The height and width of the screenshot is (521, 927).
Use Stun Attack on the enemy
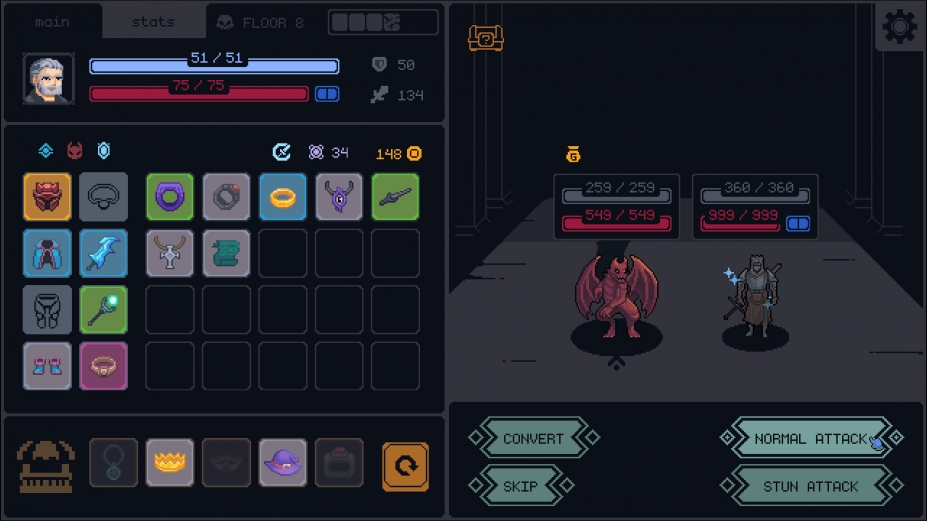[x=810, y=486]
